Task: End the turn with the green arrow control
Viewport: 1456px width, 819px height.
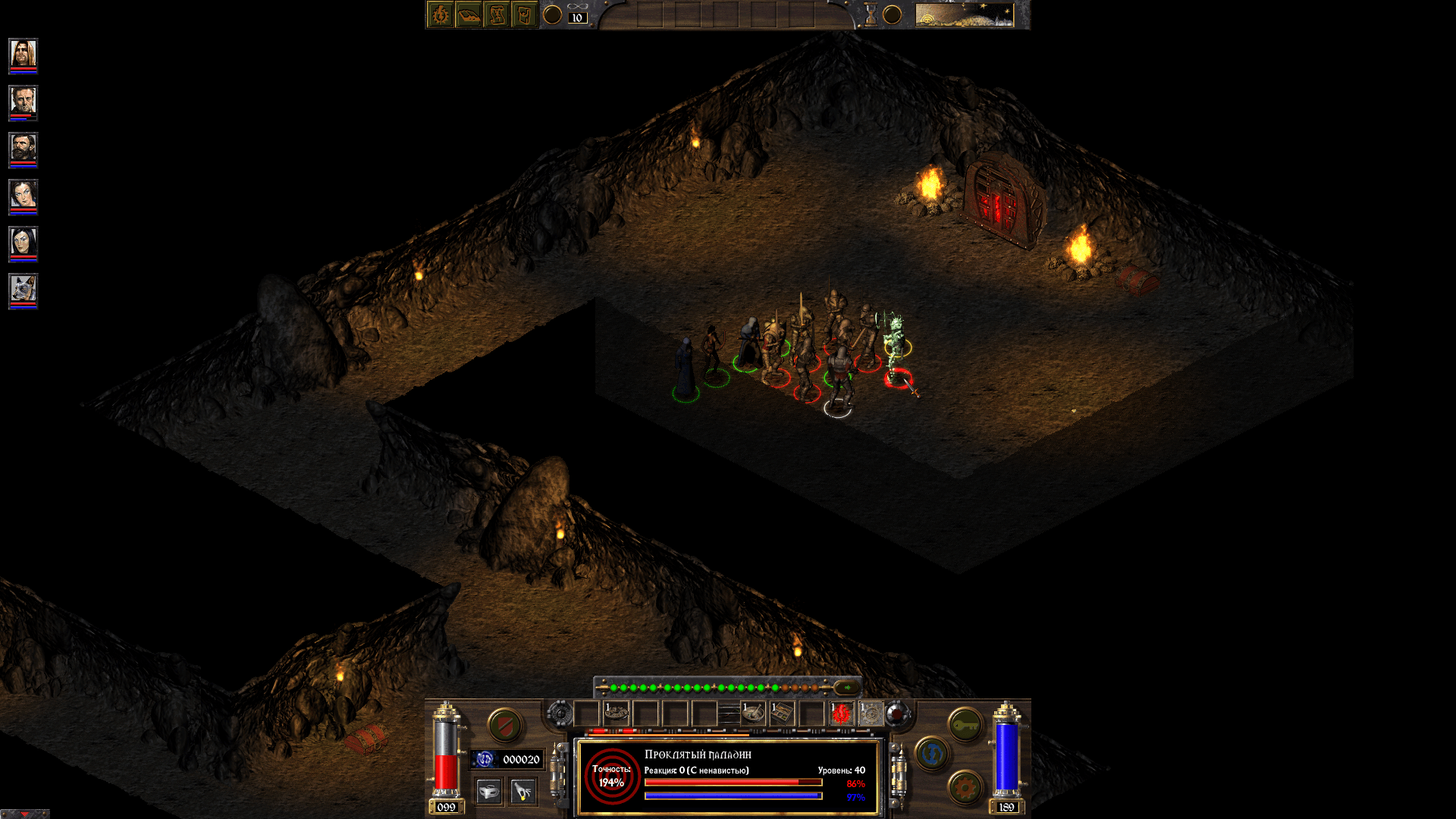Action: tap(846, 687)
